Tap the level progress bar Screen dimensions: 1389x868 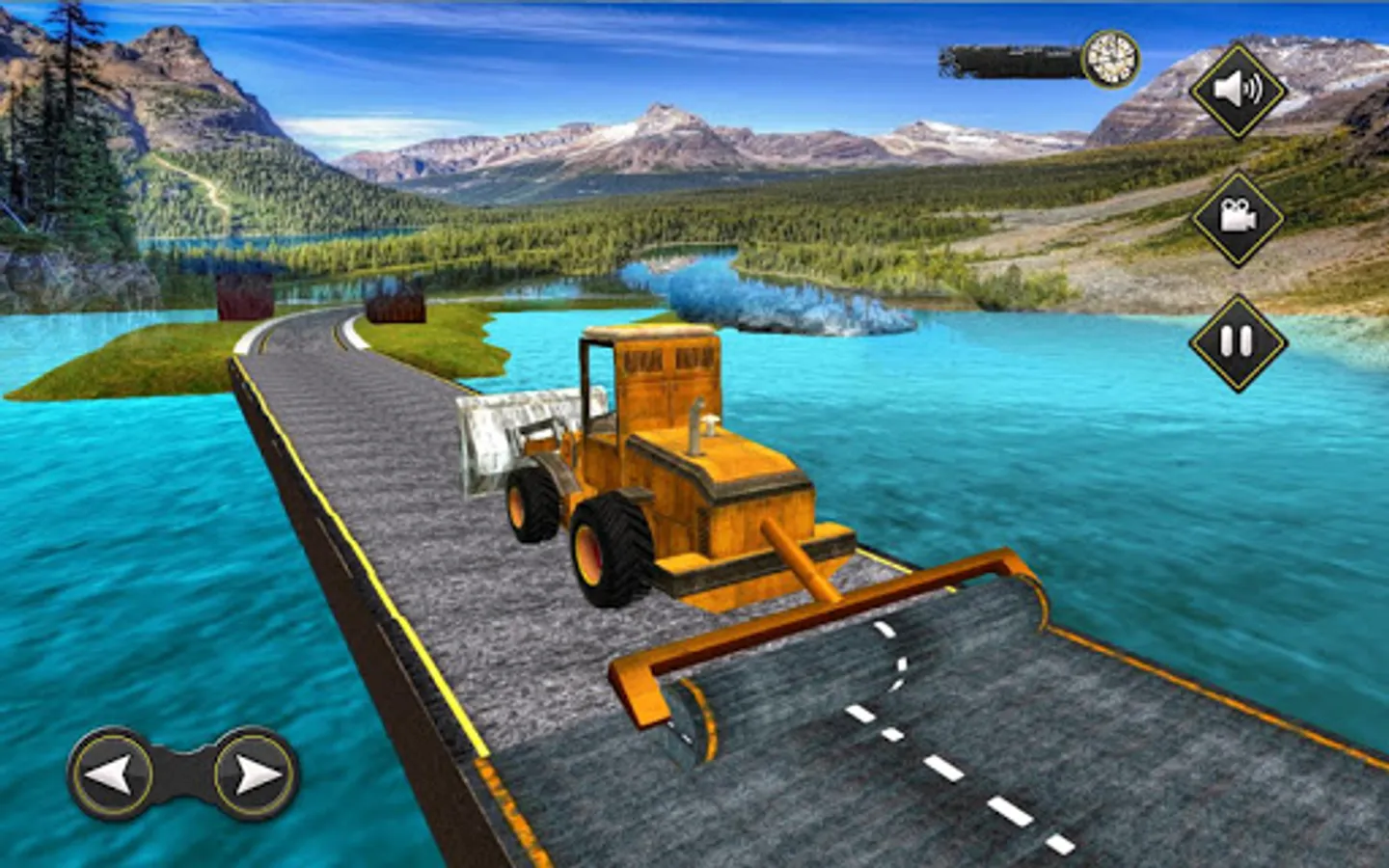pos(1008,60)
